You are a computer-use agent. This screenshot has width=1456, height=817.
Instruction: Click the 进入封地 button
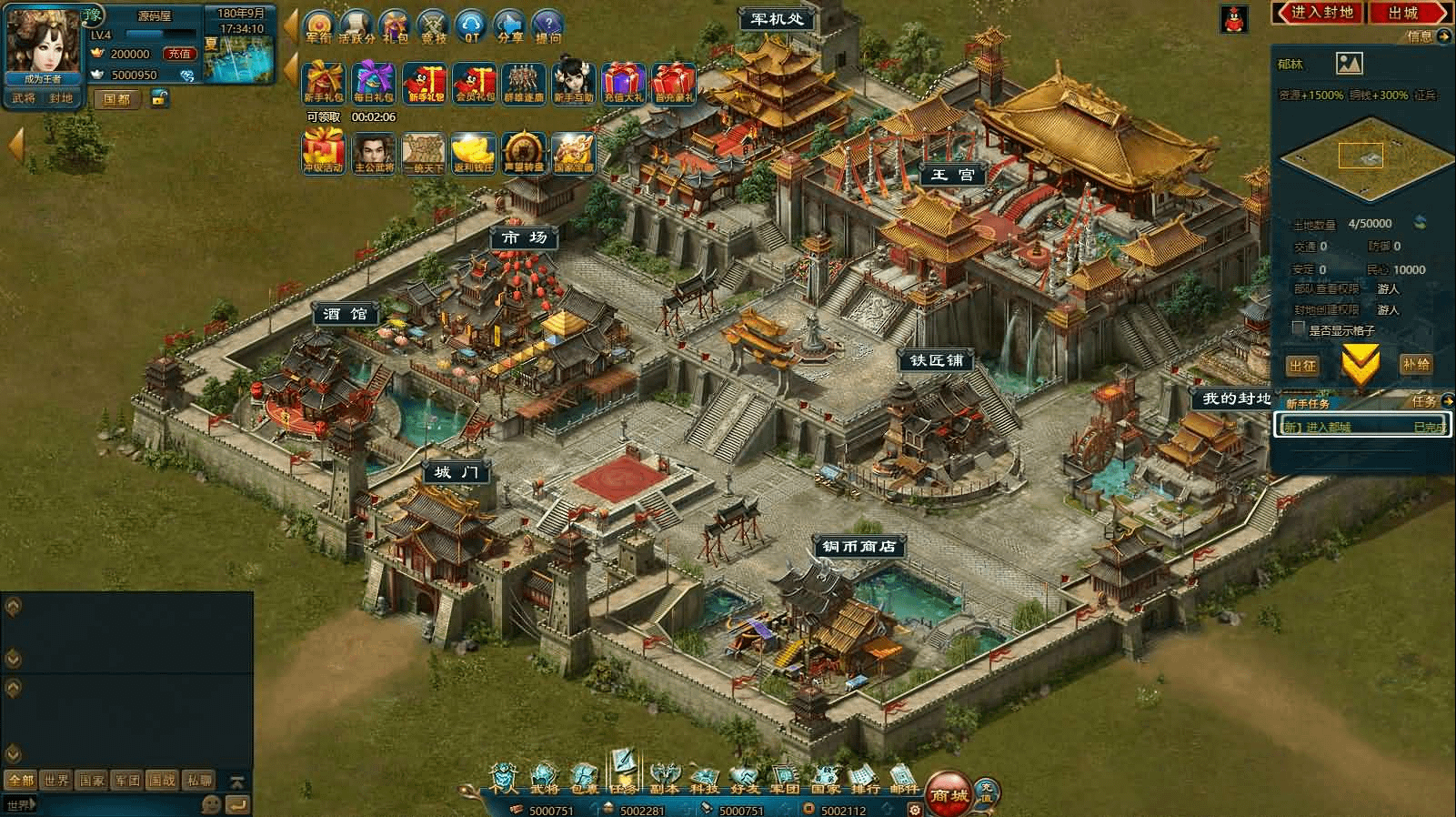coord(1321,13)
